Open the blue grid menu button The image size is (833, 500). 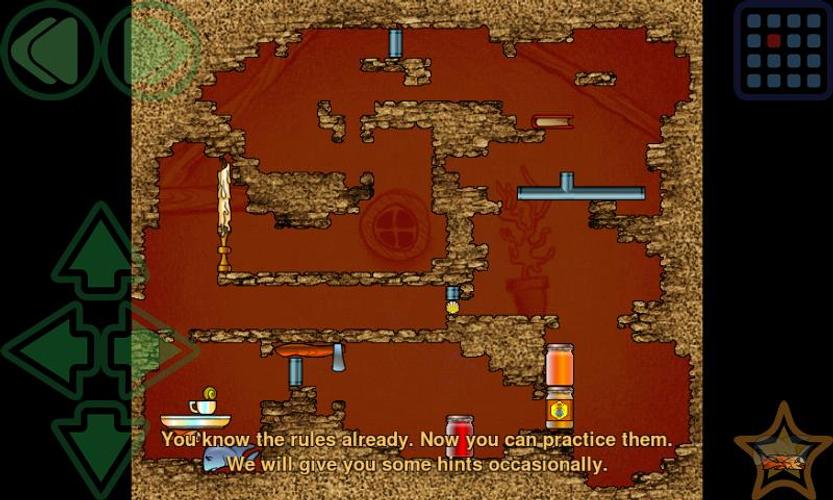click(783, 49)
